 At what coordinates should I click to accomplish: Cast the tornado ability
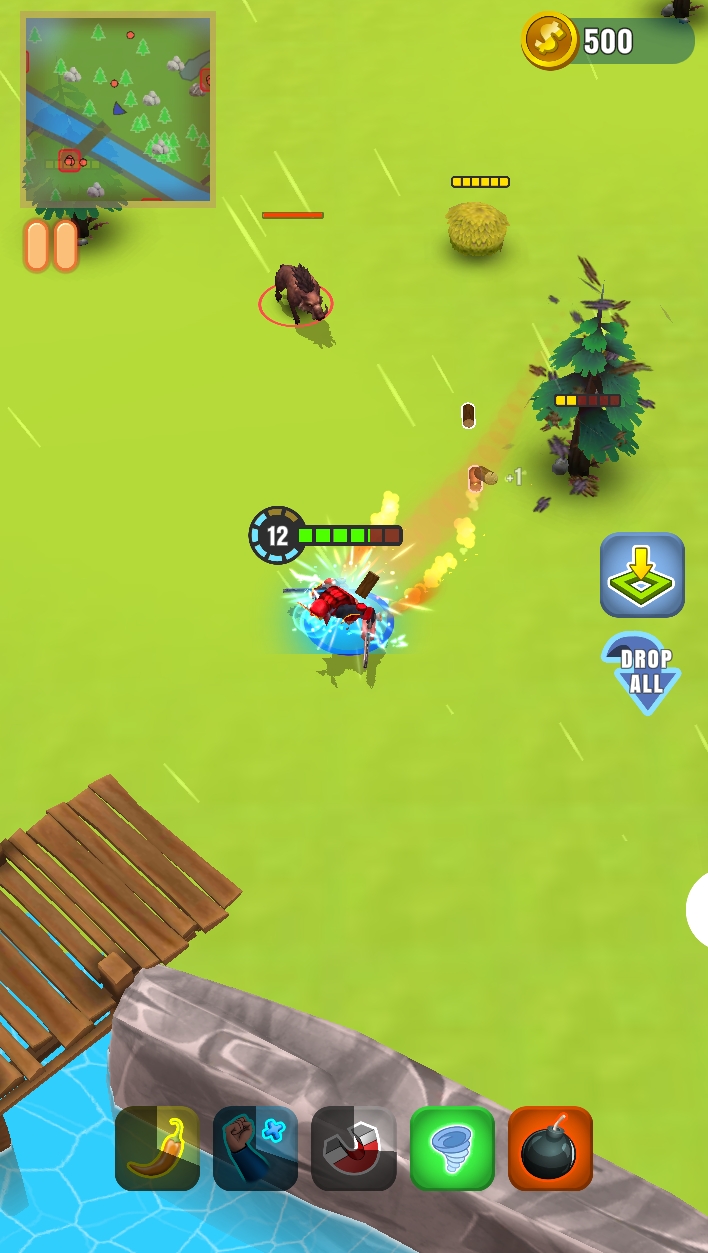tap(452, 1148)
